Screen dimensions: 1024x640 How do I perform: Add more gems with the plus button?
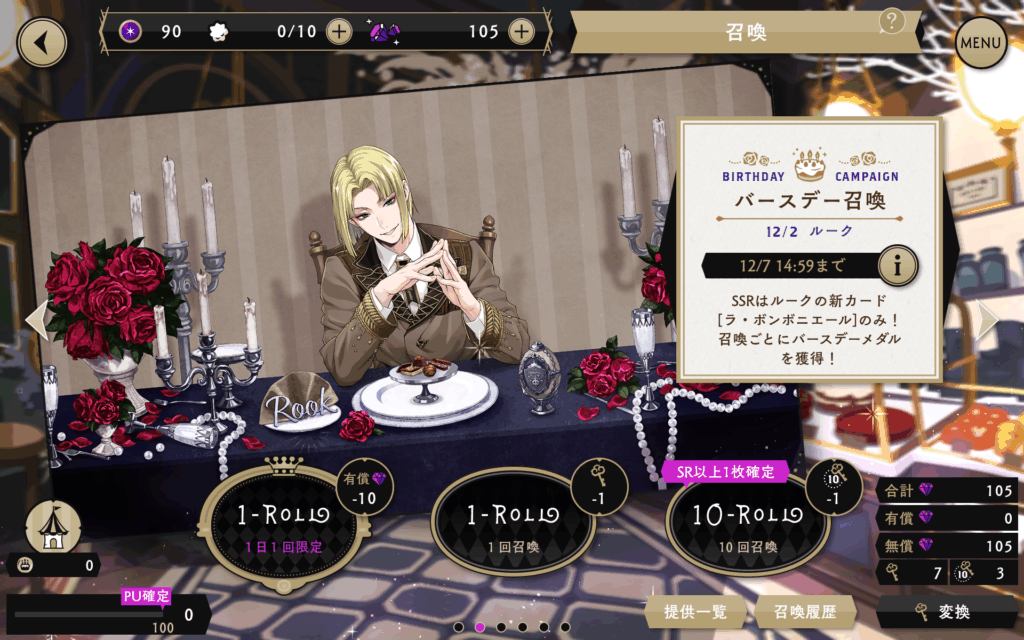coord(521,31)
